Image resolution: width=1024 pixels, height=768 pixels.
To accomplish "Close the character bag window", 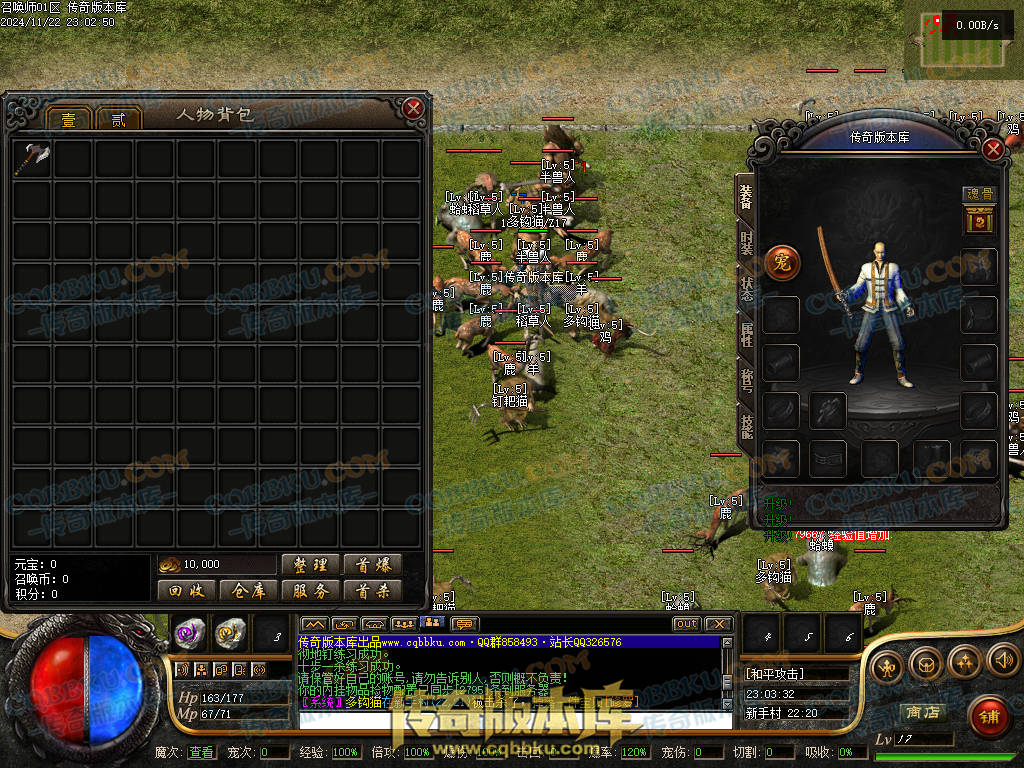I will (x=413, y=108).
